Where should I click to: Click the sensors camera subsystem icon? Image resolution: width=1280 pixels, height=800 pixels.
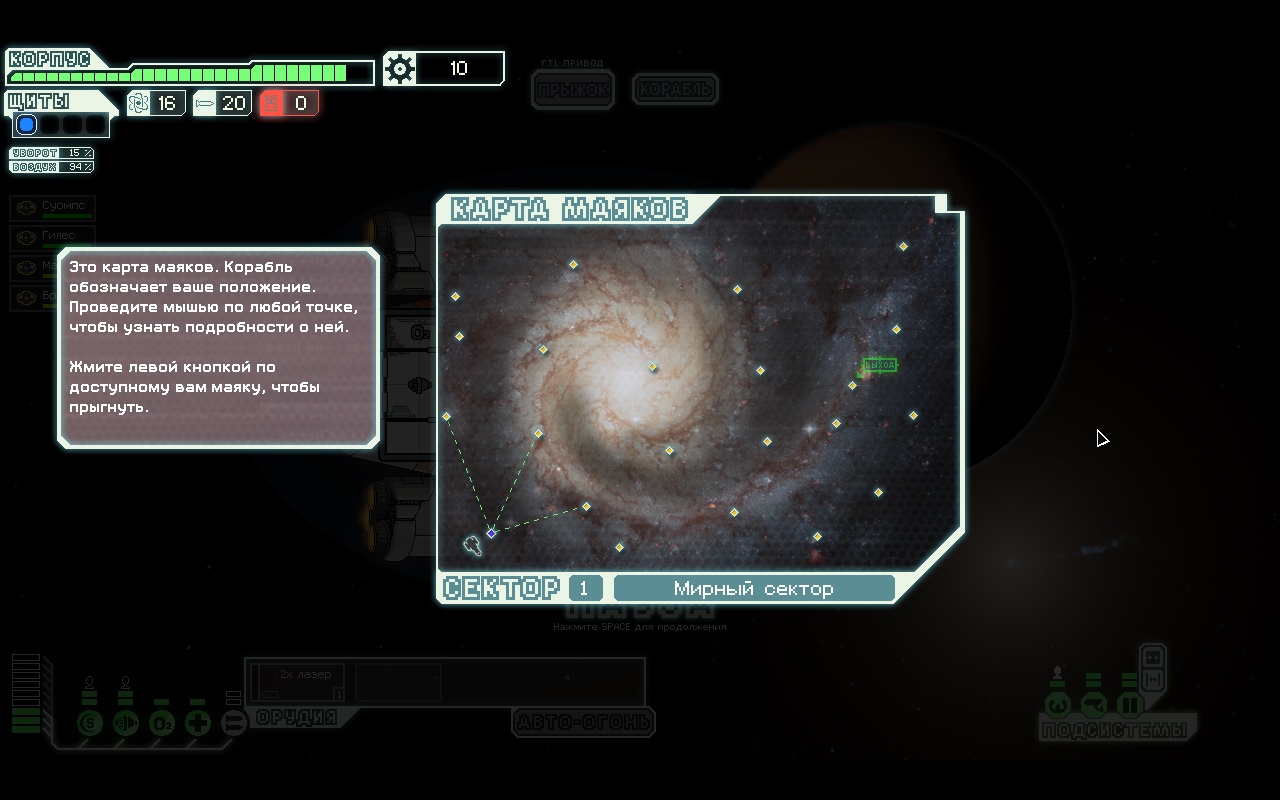pyautogui.click(x=1093, y=706)
